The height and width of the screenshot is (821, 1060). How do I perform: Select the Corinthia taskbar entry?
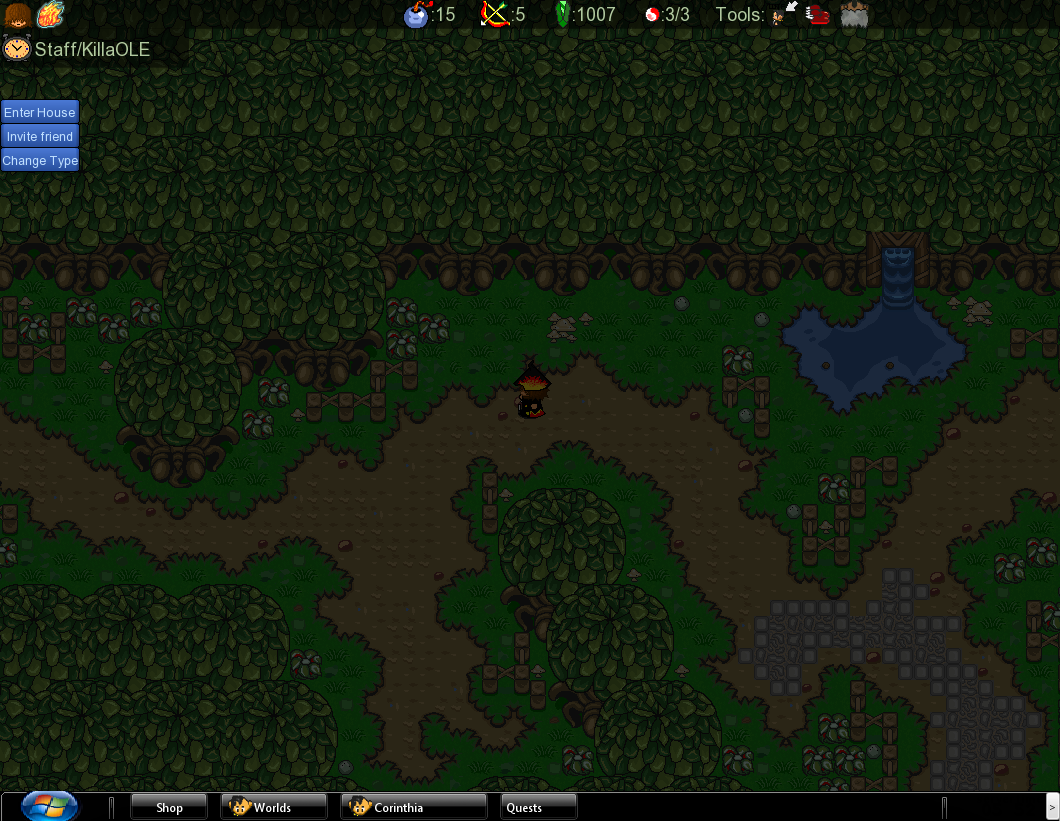pyautogui.click(x=413, y=807)
